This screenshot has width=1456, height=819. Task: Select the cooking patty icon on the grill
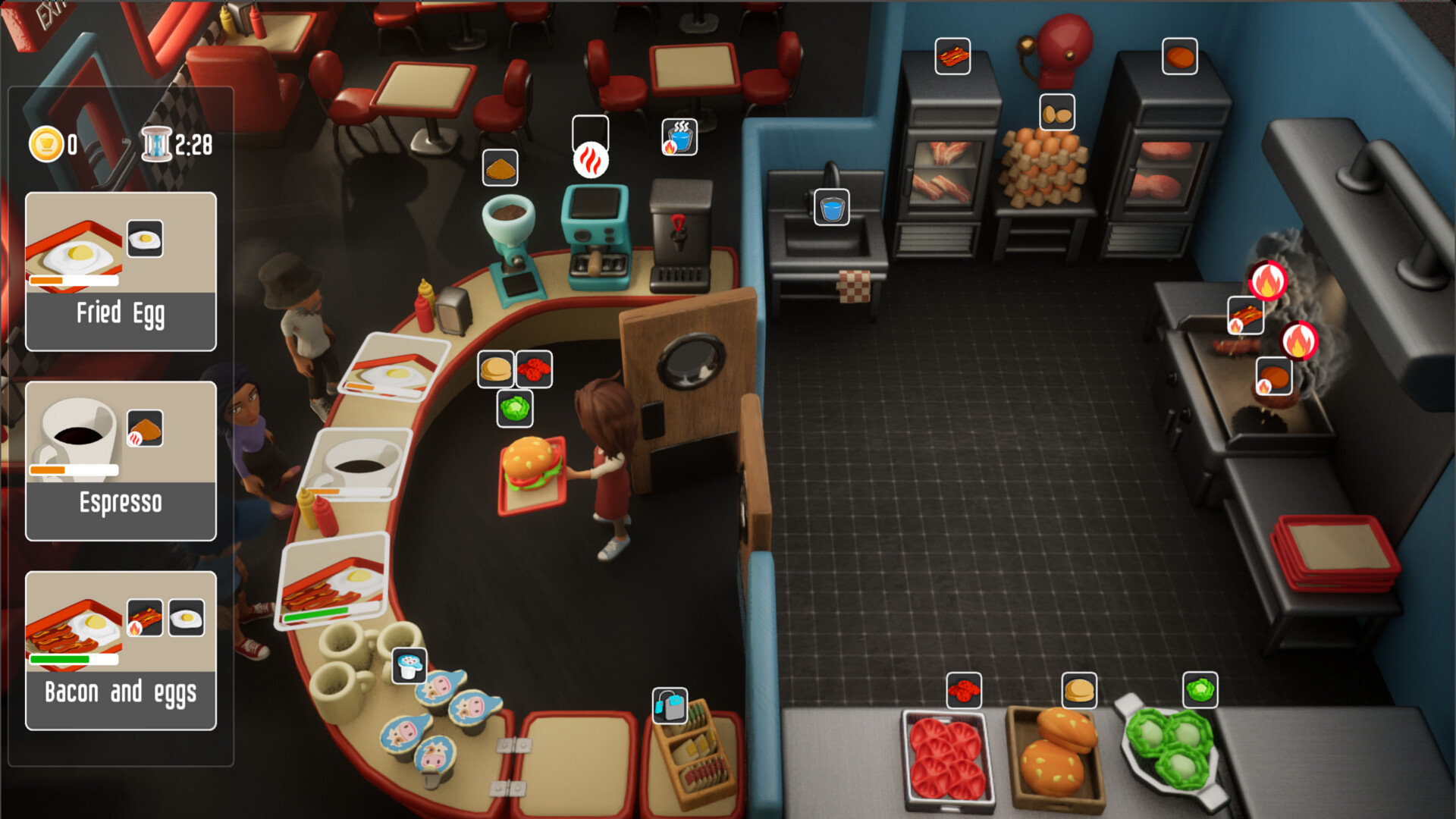coord(1274,376)
